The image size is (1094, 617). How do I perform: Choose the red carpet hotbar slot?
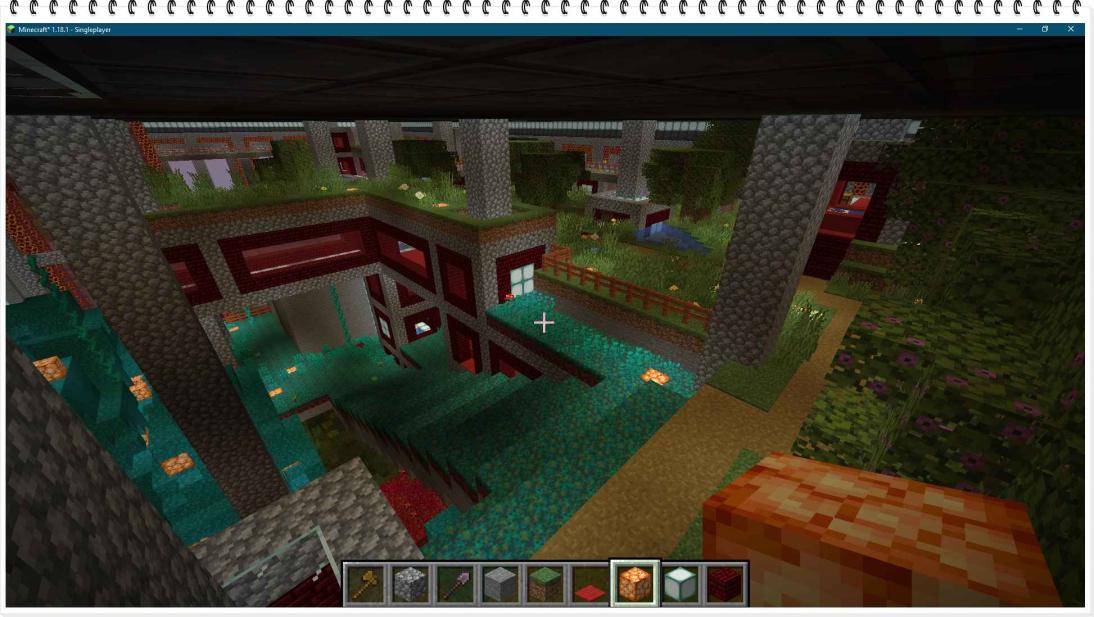coord(589,584)
